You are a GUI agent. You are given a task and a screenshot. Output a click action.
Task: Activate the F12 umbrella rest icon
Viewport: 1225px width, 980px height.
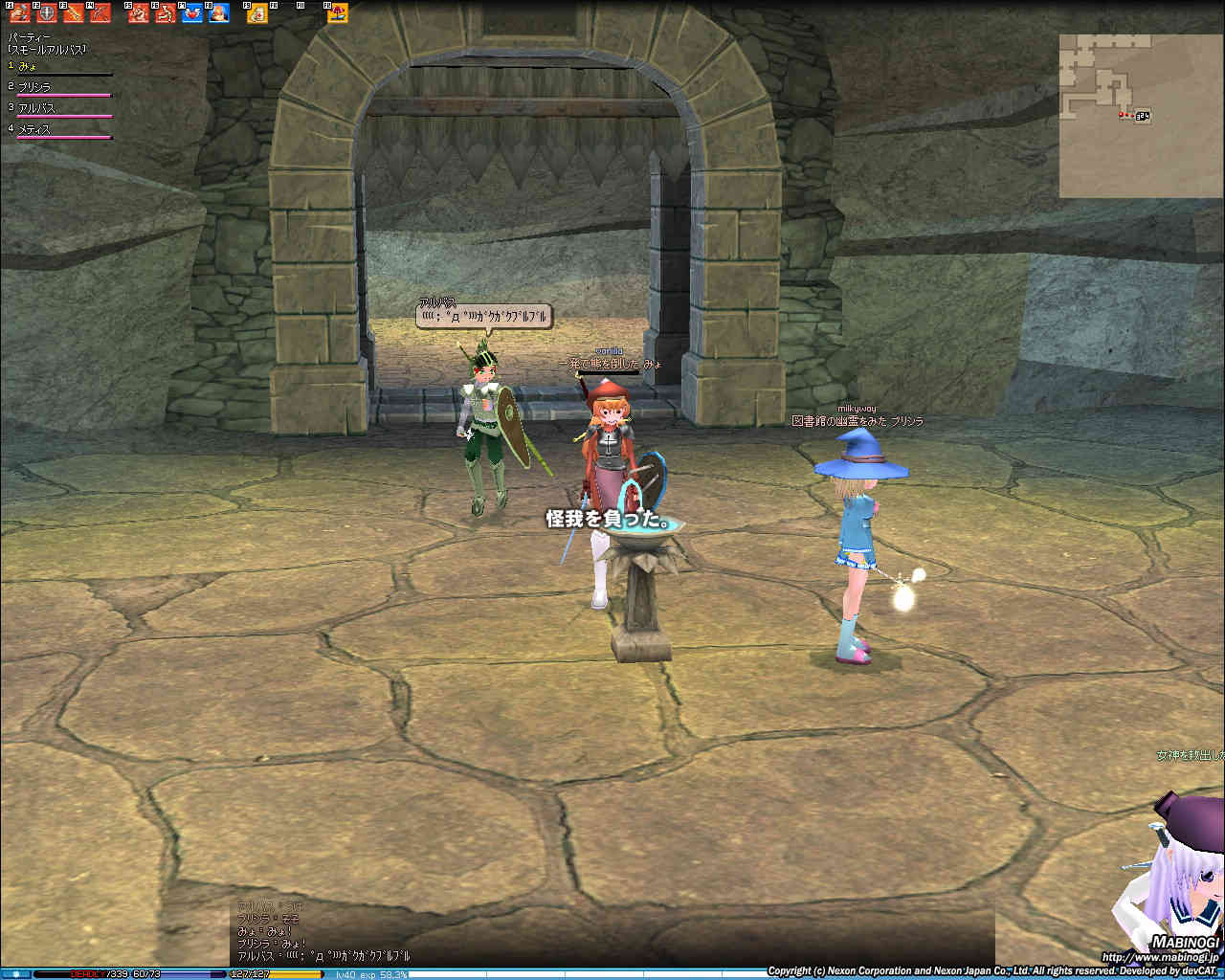pos(338,13)
